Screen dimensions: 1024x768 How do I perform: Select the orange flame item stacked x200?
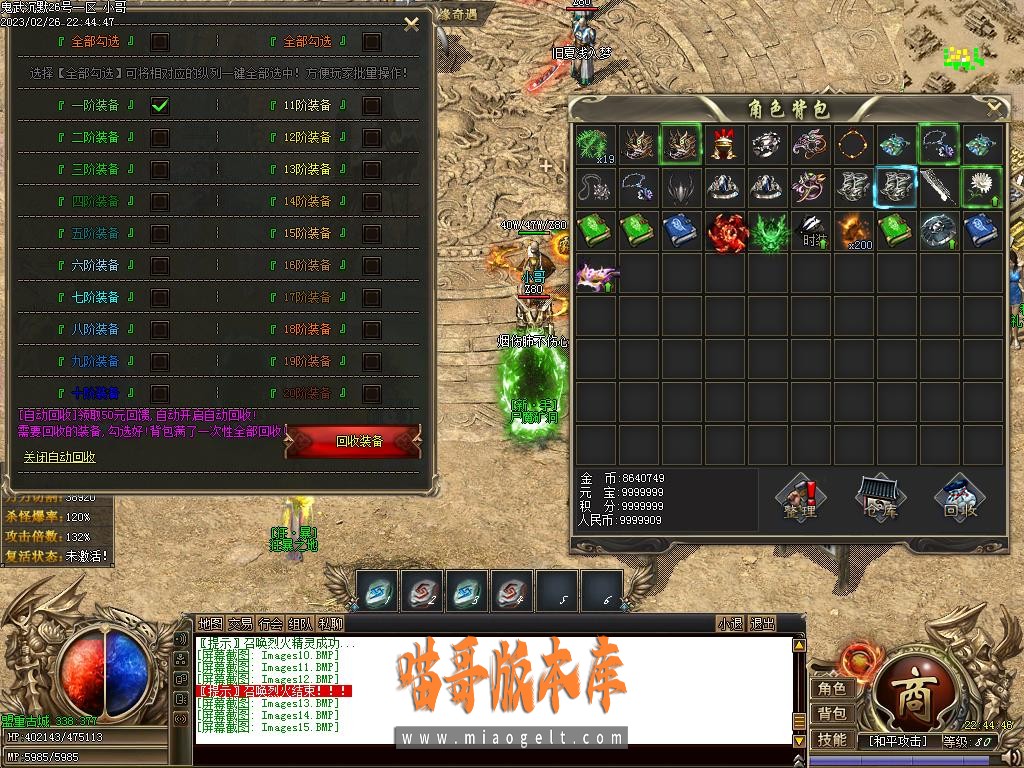pos(853,230)
